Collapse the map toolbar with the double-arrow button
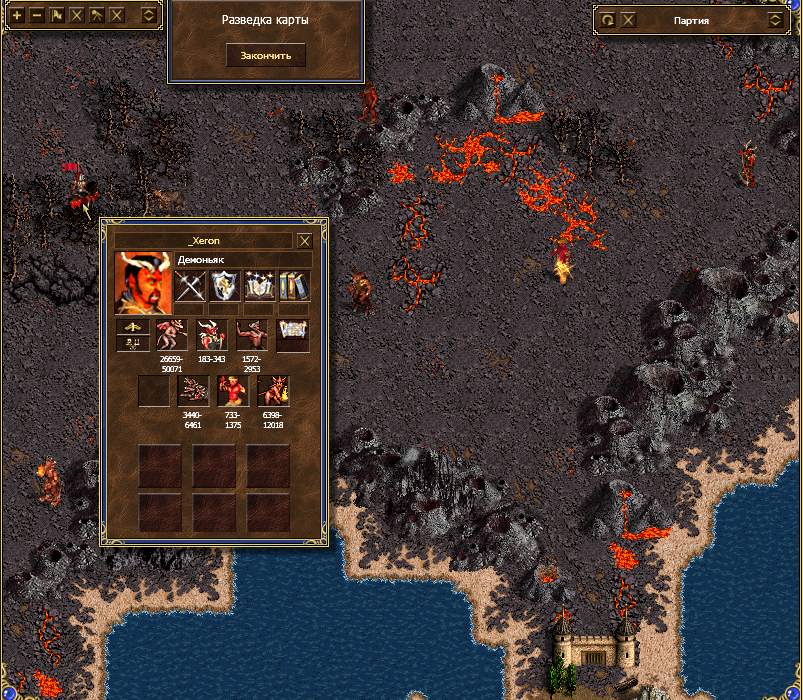This screenshot has height=700, width=803. [x=148, y=16]
